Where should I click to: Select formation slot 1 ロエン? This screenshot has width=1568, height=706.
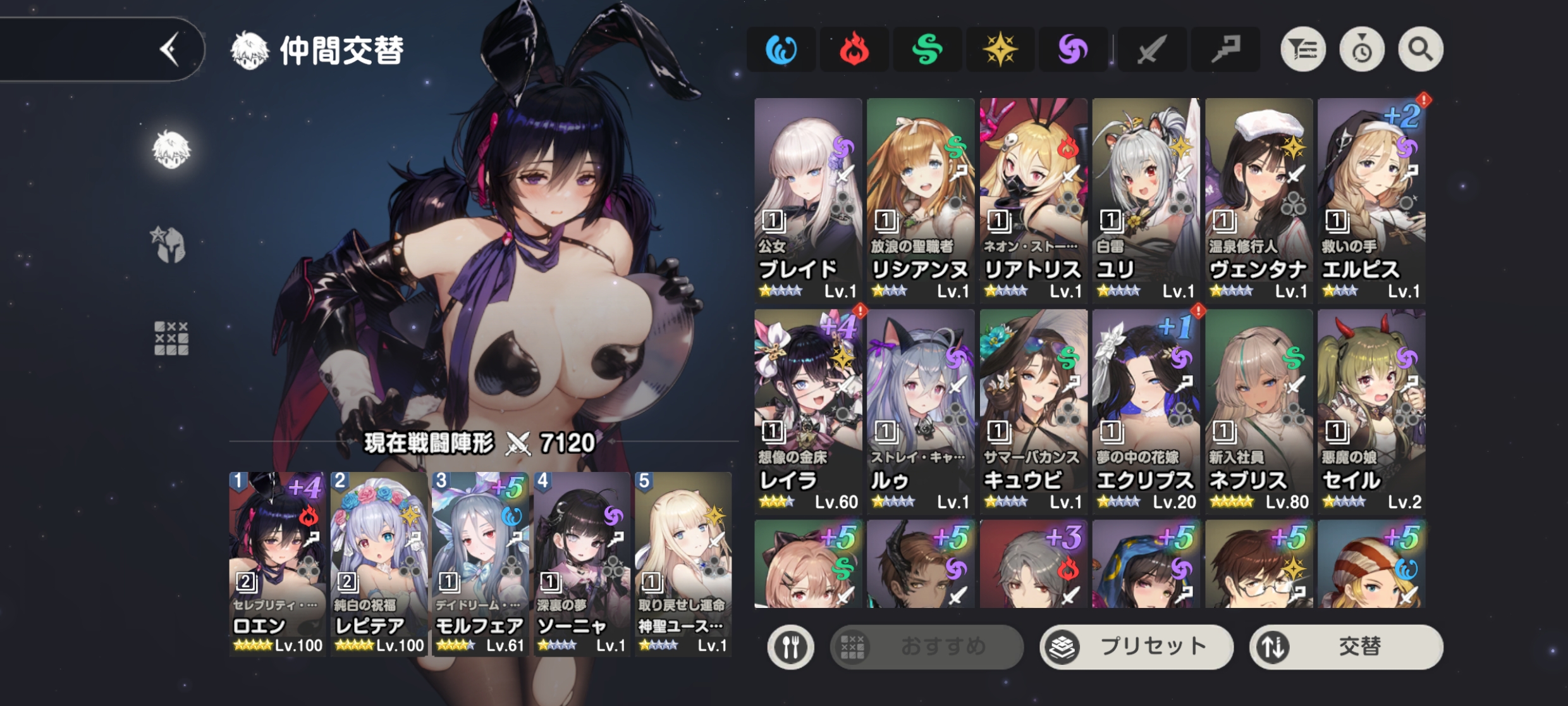(277, 563)
